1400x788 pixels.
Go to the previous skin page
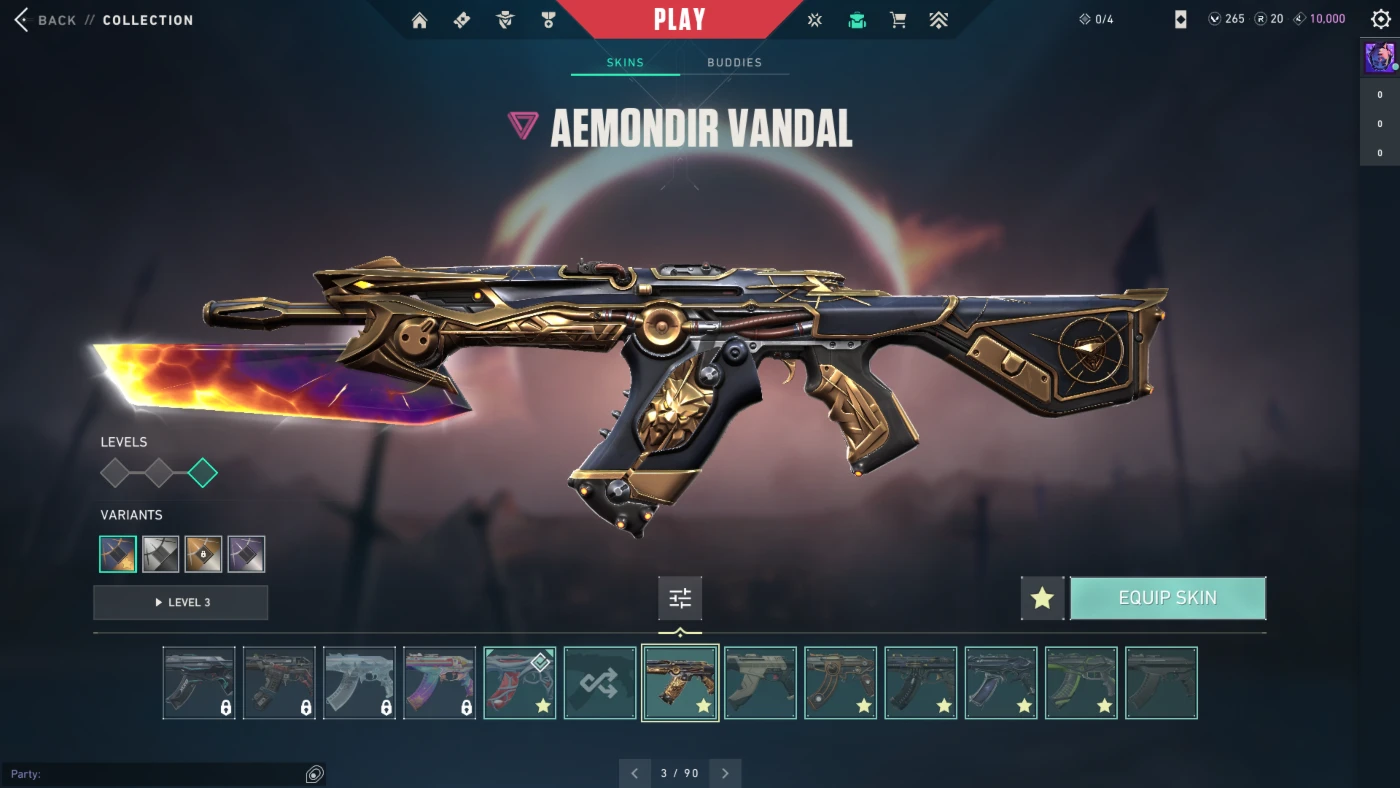coord(634,773)
